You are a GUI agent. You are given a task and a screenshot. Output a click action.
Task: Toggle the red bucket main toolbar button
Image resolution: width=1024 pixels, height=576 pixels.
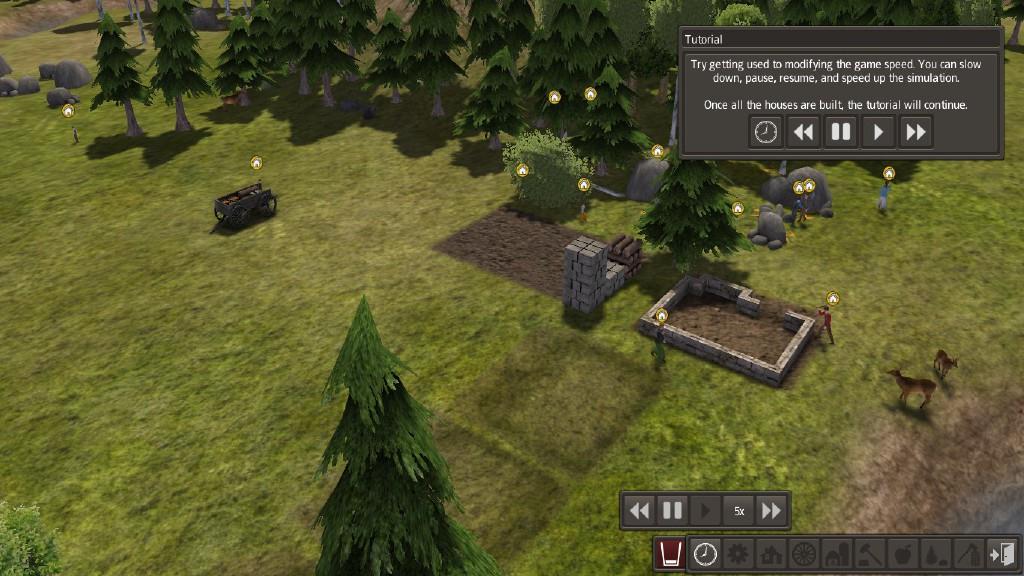click(670, 553)
